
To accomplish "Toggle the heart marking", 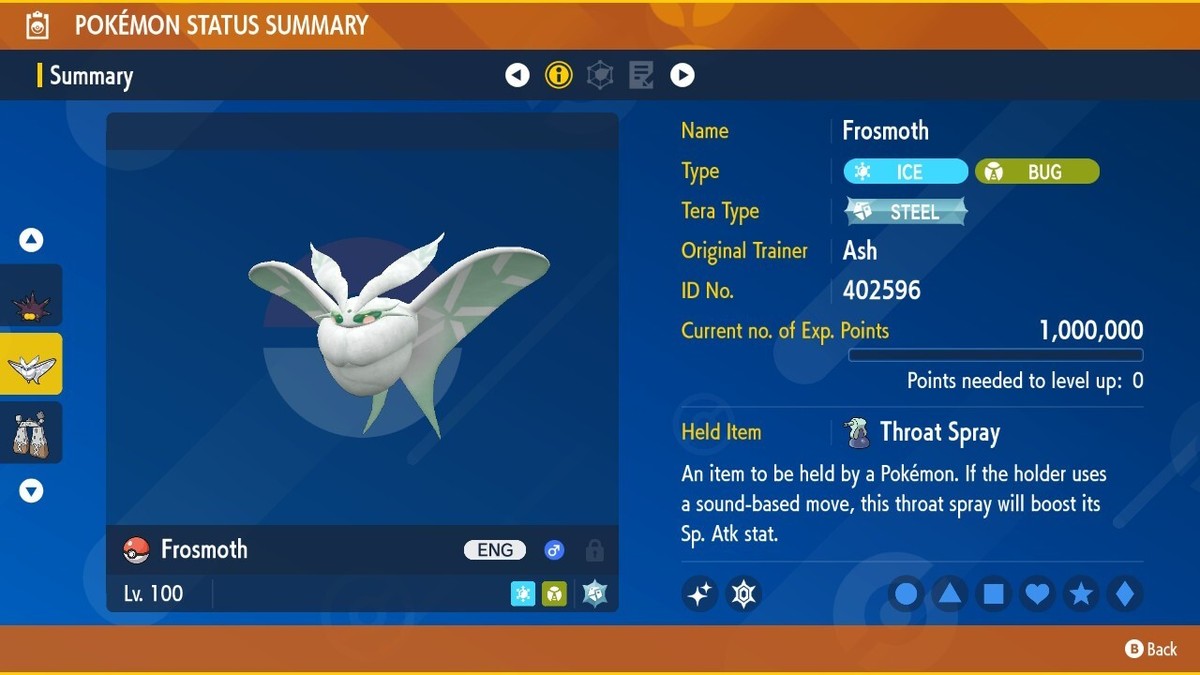I will pyautogui.click(x=1038, y=595).
